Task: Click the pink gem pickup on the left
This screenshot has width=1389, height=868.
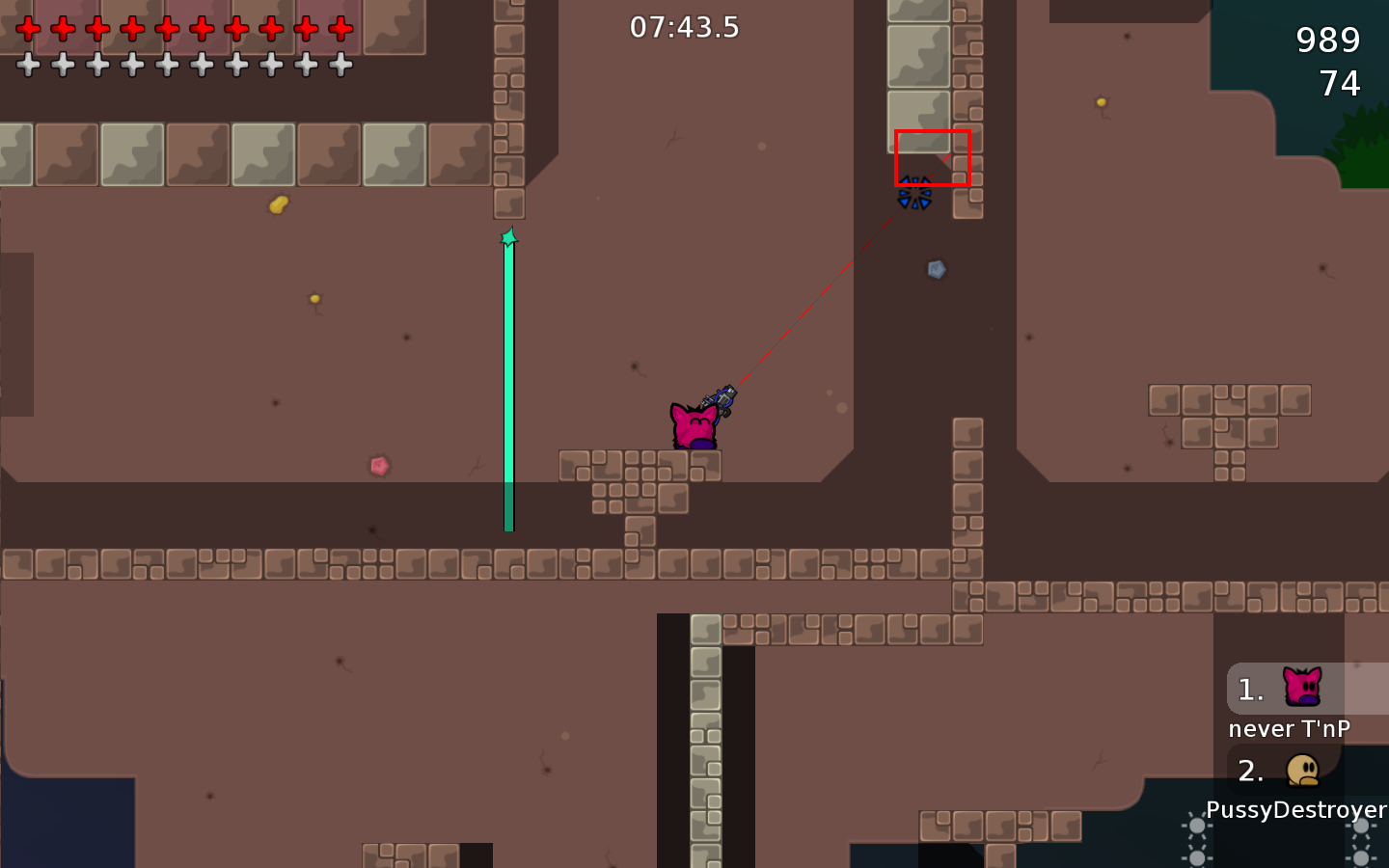Action: point(379,466)
